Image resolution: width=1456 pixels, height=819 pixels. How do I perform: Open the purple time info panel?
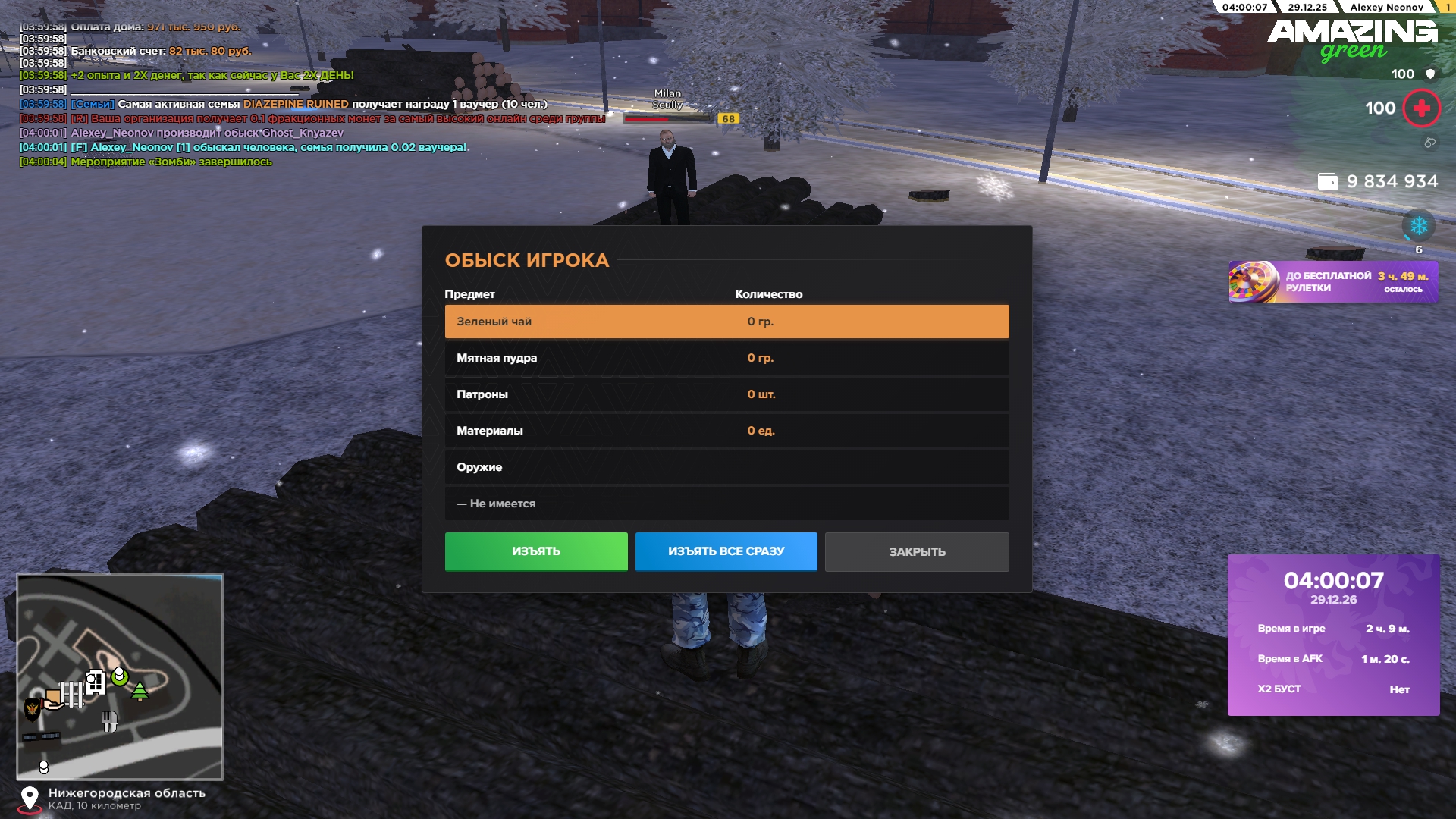1333,635
